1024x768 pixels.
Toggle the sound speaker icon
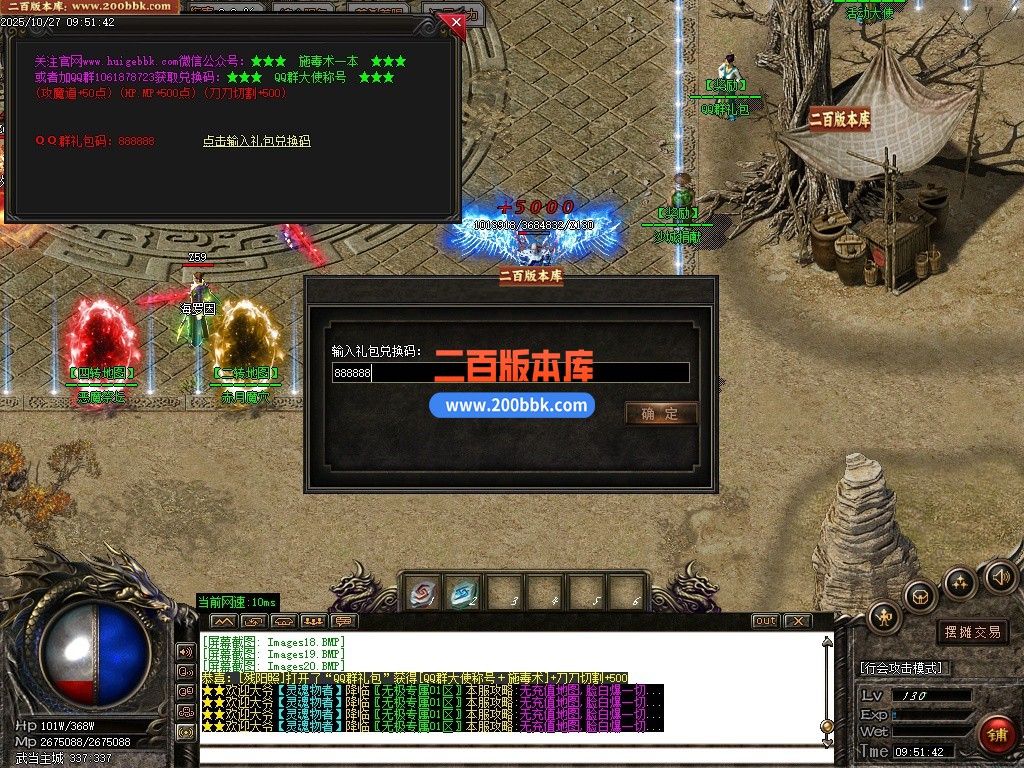point(1001,576)
